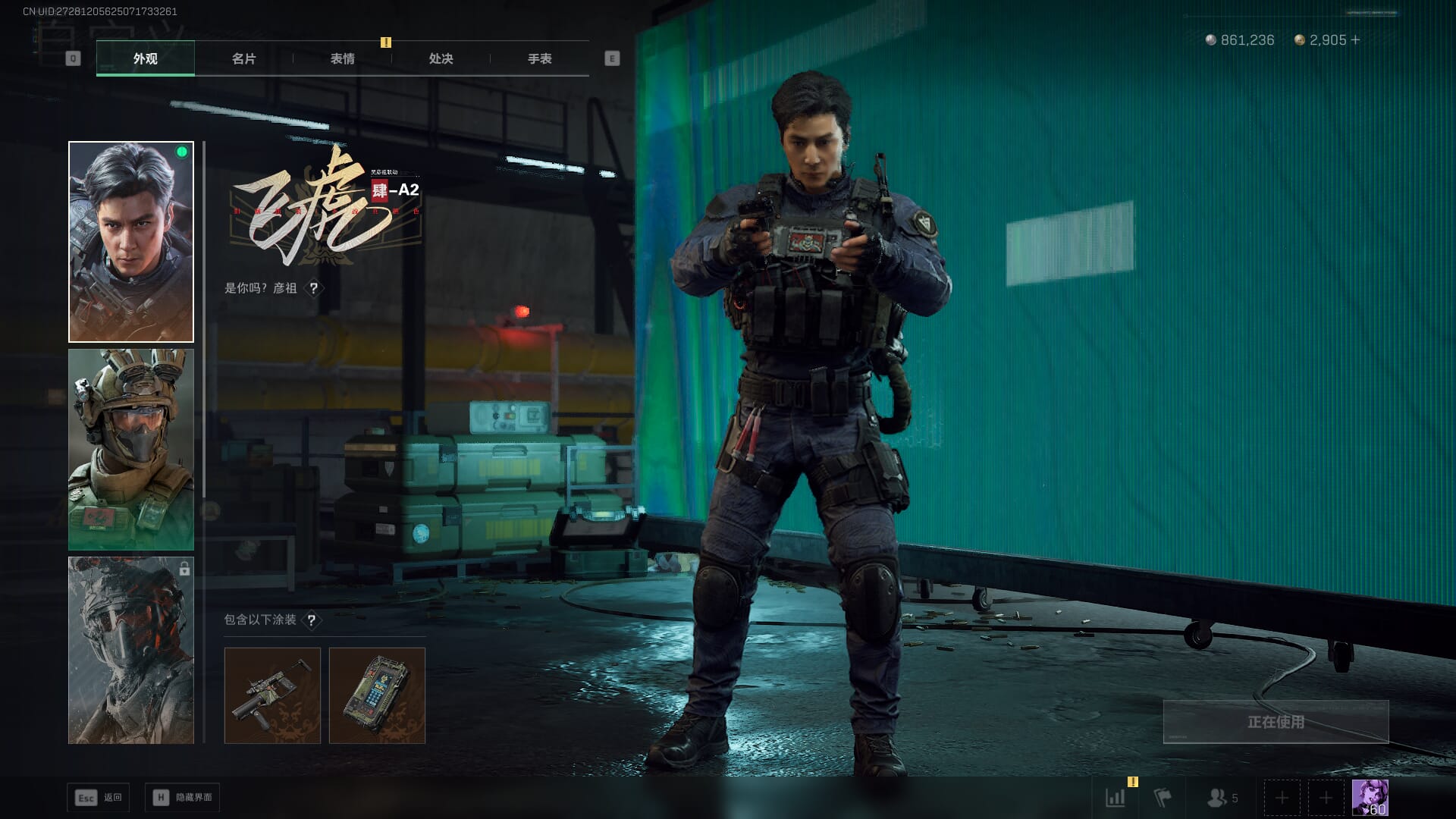Show help for 是你吗？彦祖 skin name
The height and width of the screenshot is (819, 1456).
click(x=313, y=288)
